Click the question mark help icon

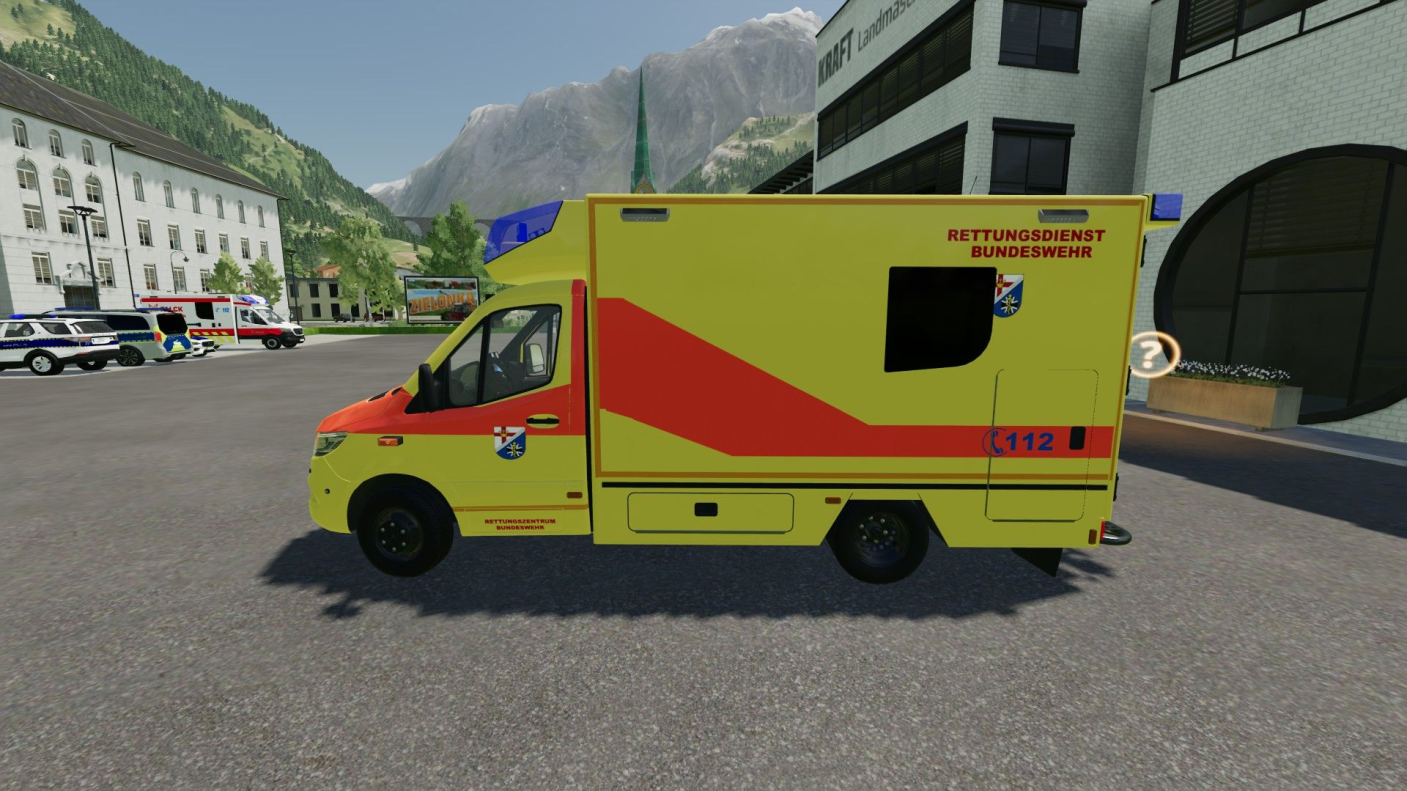tap(1154, 354)
